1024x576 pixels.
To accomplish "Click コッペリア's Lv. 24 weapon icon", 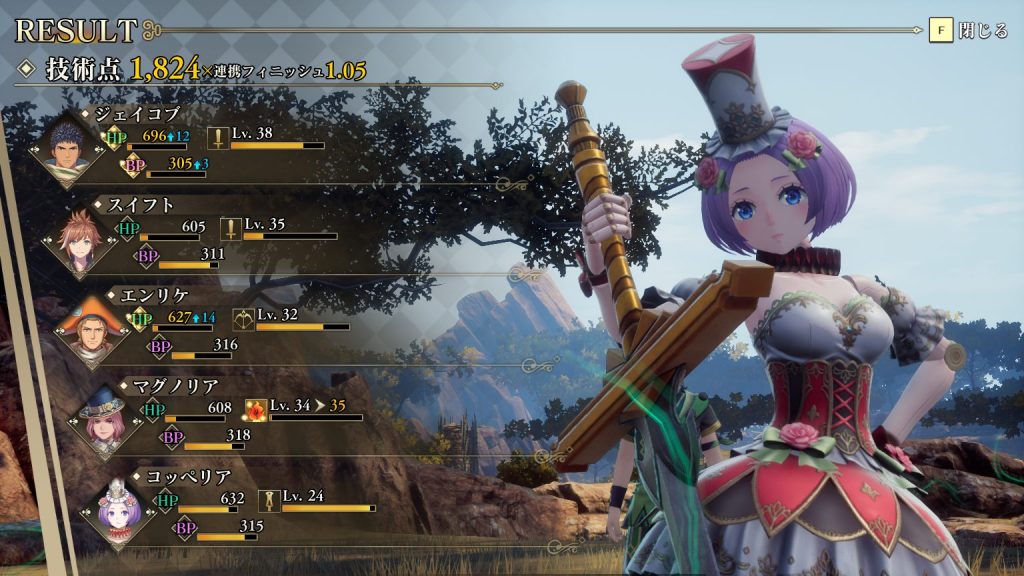I will coord(269,500).
